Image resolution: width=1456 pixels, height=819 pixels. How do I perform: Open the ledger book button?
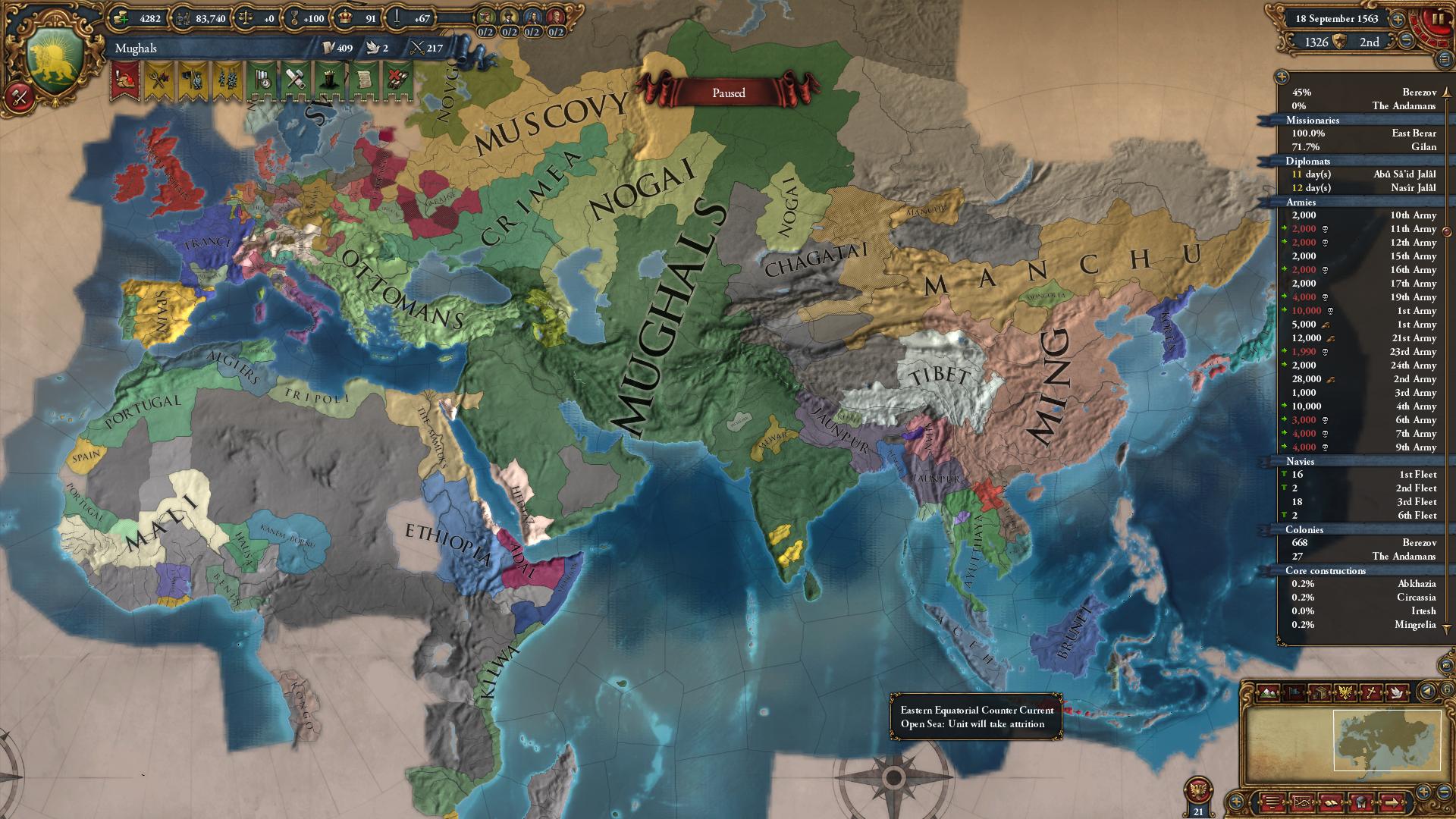point(1332,802)
